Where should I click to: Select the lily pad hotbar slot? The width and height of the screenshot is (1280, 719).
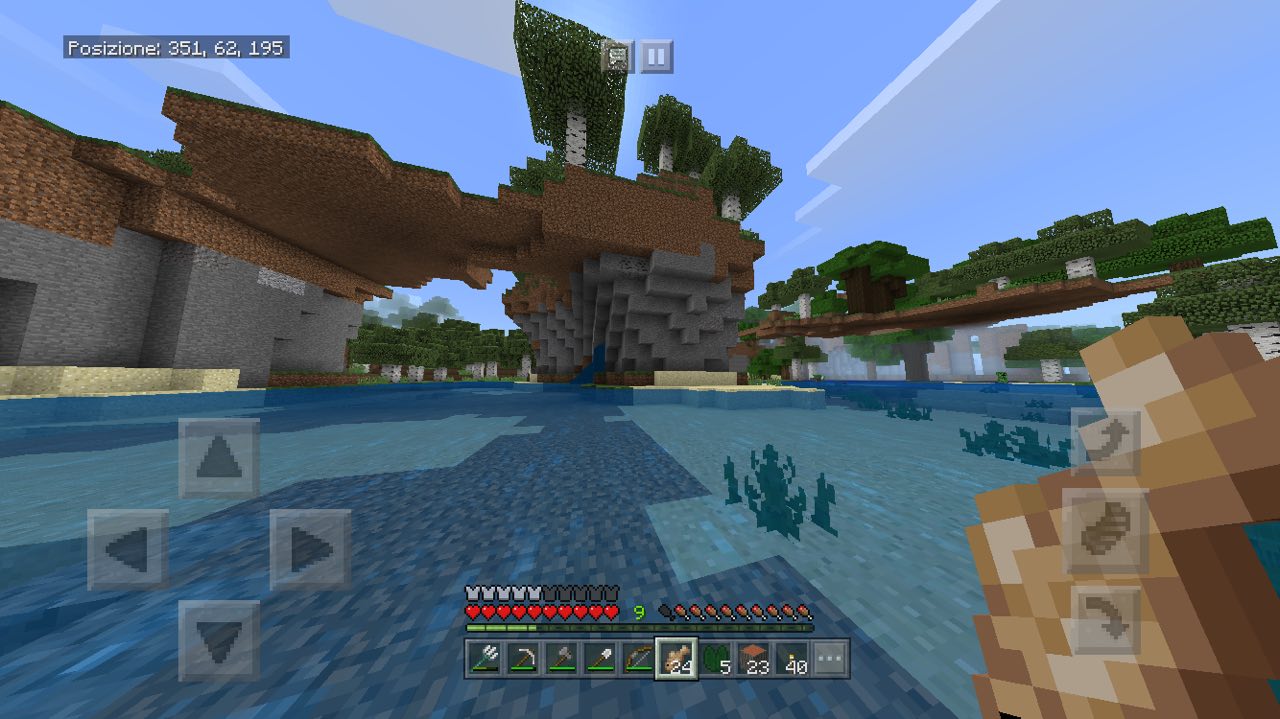pyautogui.click(x=717, y=659)
